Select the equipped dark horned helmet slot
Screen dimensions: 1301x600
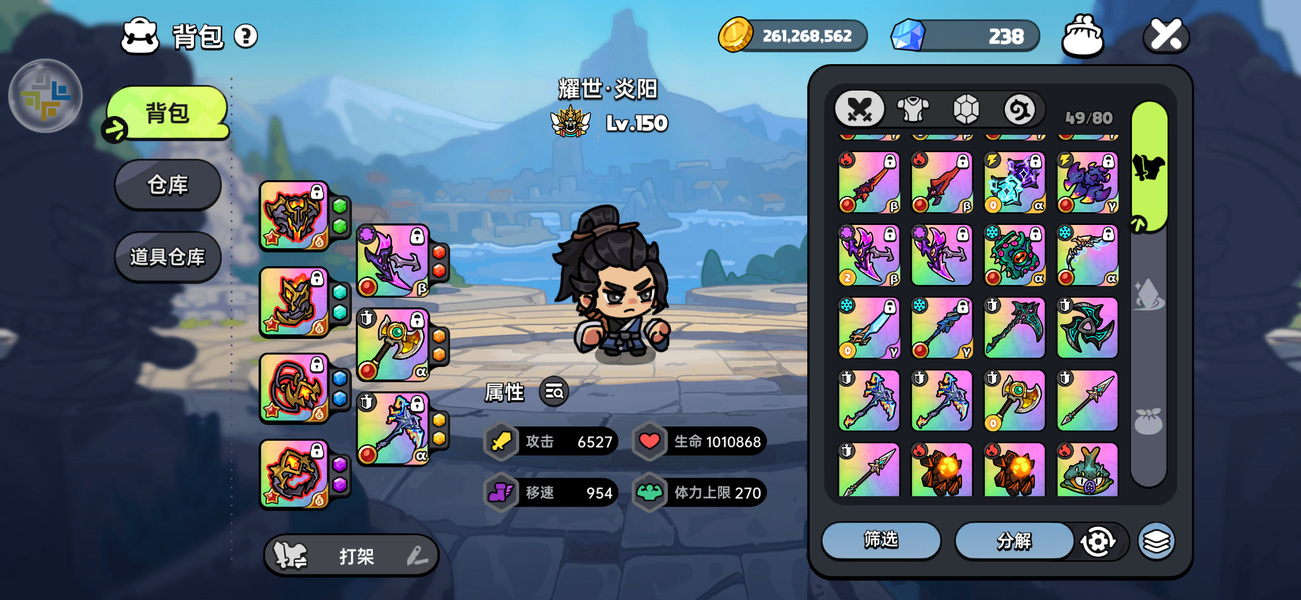pyautogui.click(x=294, y=215)
